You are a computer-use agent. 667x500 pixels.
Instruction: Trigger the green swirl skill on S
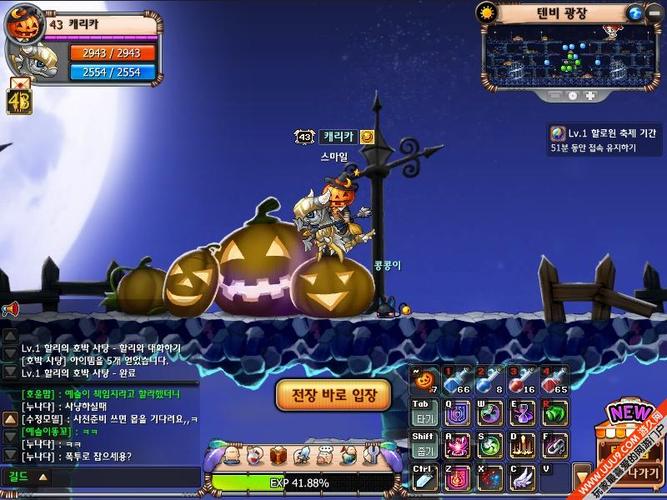(x=488, y=444)
